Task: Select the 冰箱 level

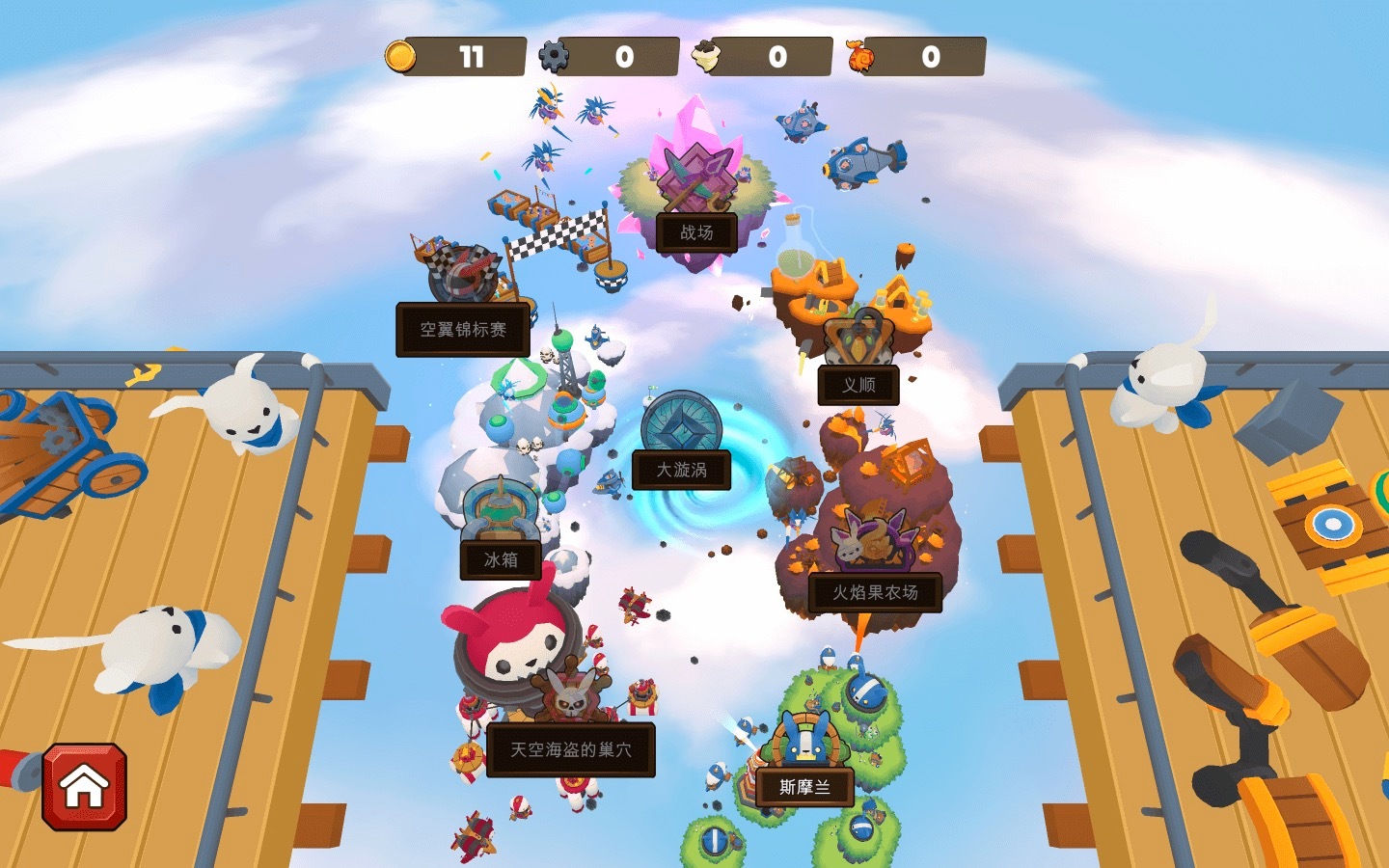Action: point(500,559)
